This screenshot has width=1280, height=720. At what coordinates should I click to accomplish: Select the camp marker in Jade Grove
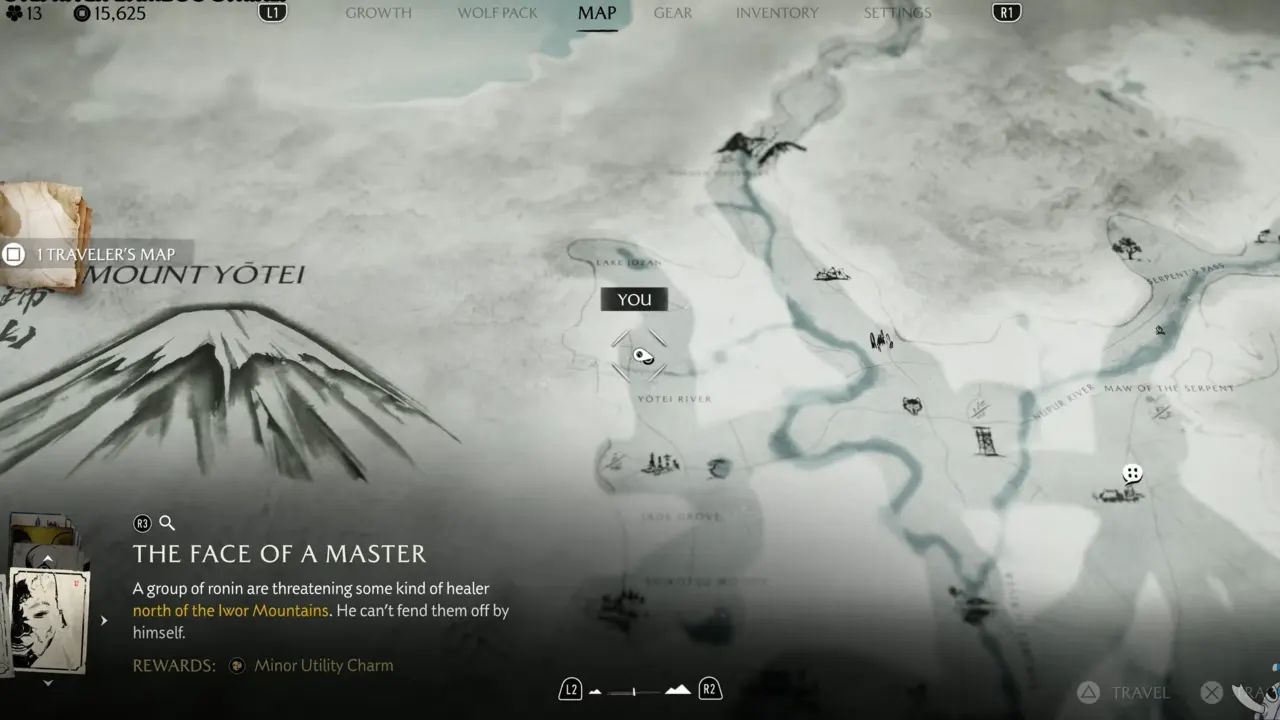coord(660,463)
